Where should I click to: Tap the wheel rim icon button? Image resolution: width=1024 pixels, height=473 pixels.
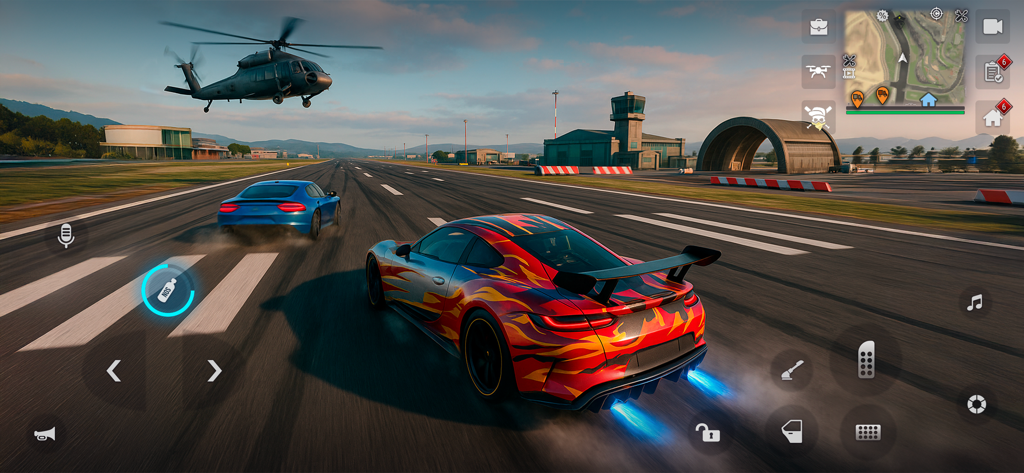click(x=974, y=404)
